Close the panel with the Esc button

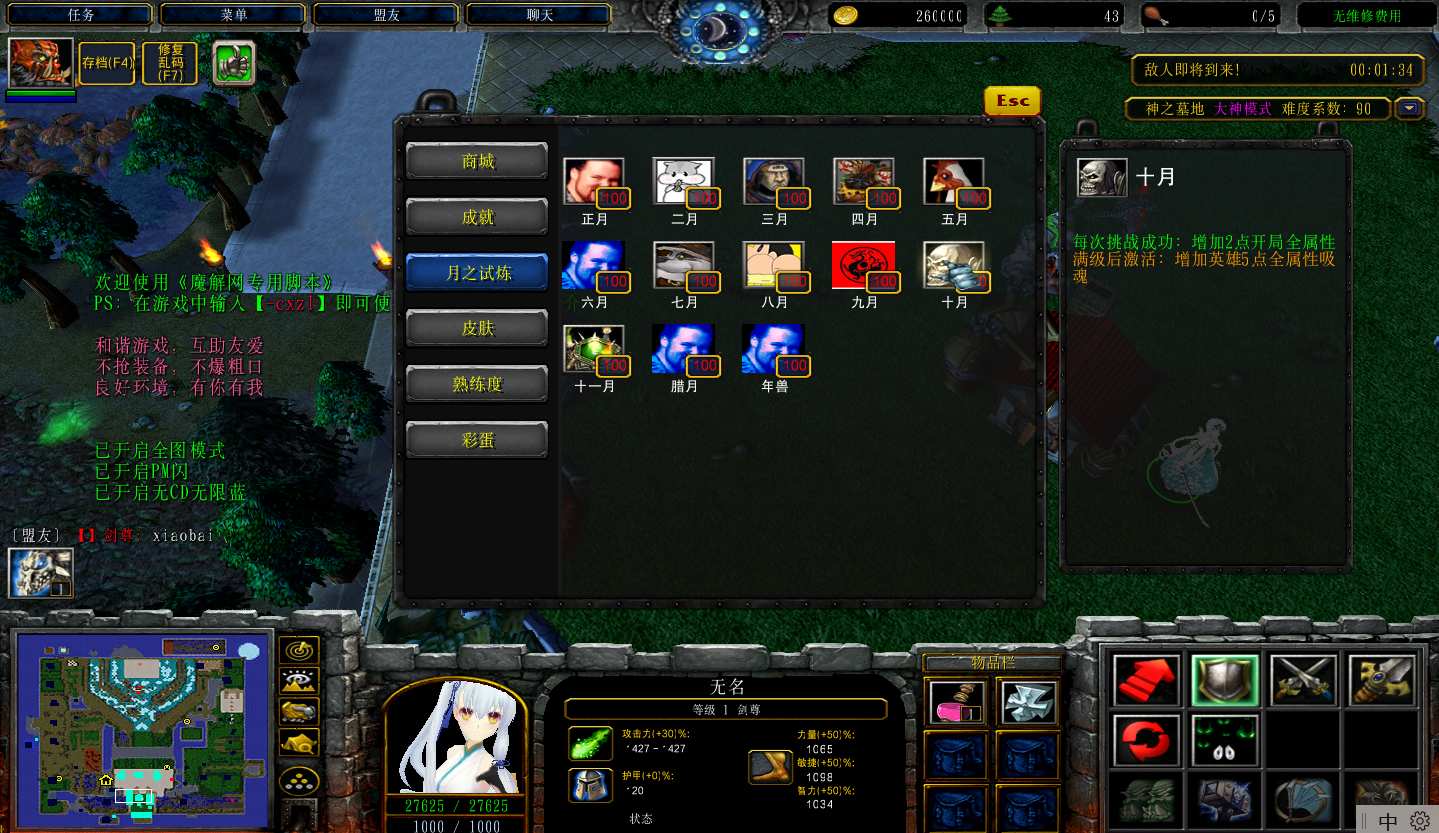(x=1012, y=101)
